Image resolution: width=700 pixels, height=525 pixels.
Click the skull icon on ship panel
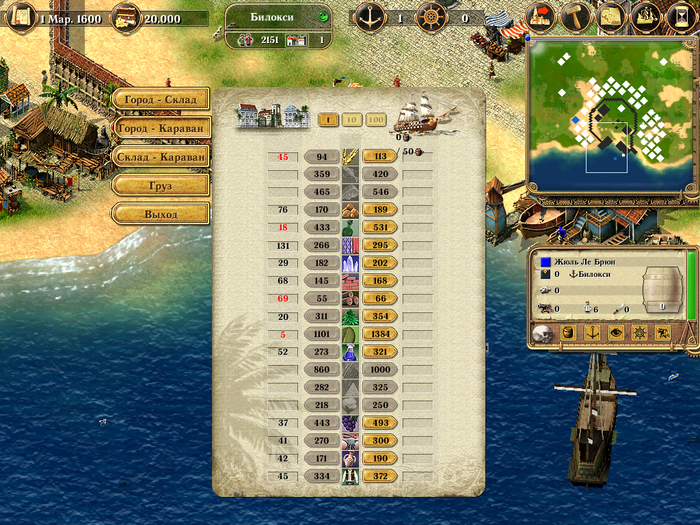click(543, 332)
